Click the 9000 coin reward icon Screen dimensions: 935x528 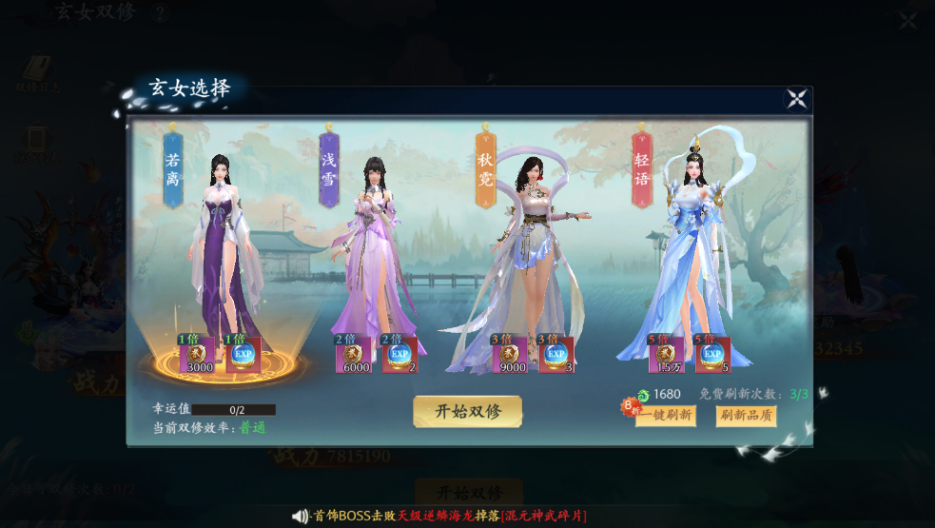tap(512, 354)
